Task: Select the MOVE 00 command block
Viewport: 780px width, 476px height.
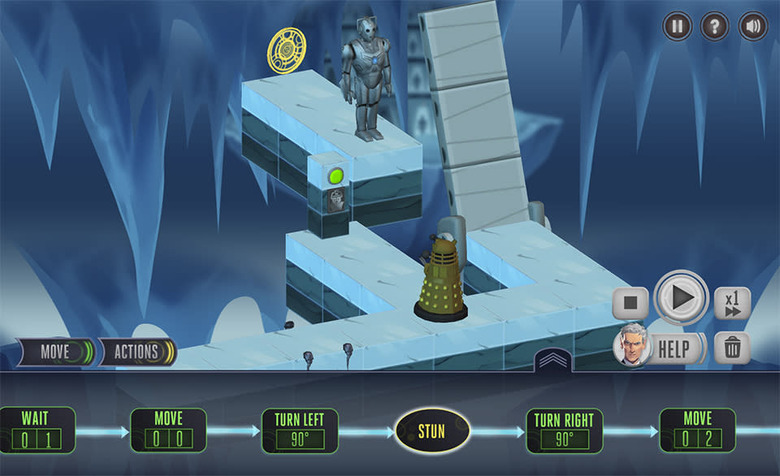Action: 168,430
